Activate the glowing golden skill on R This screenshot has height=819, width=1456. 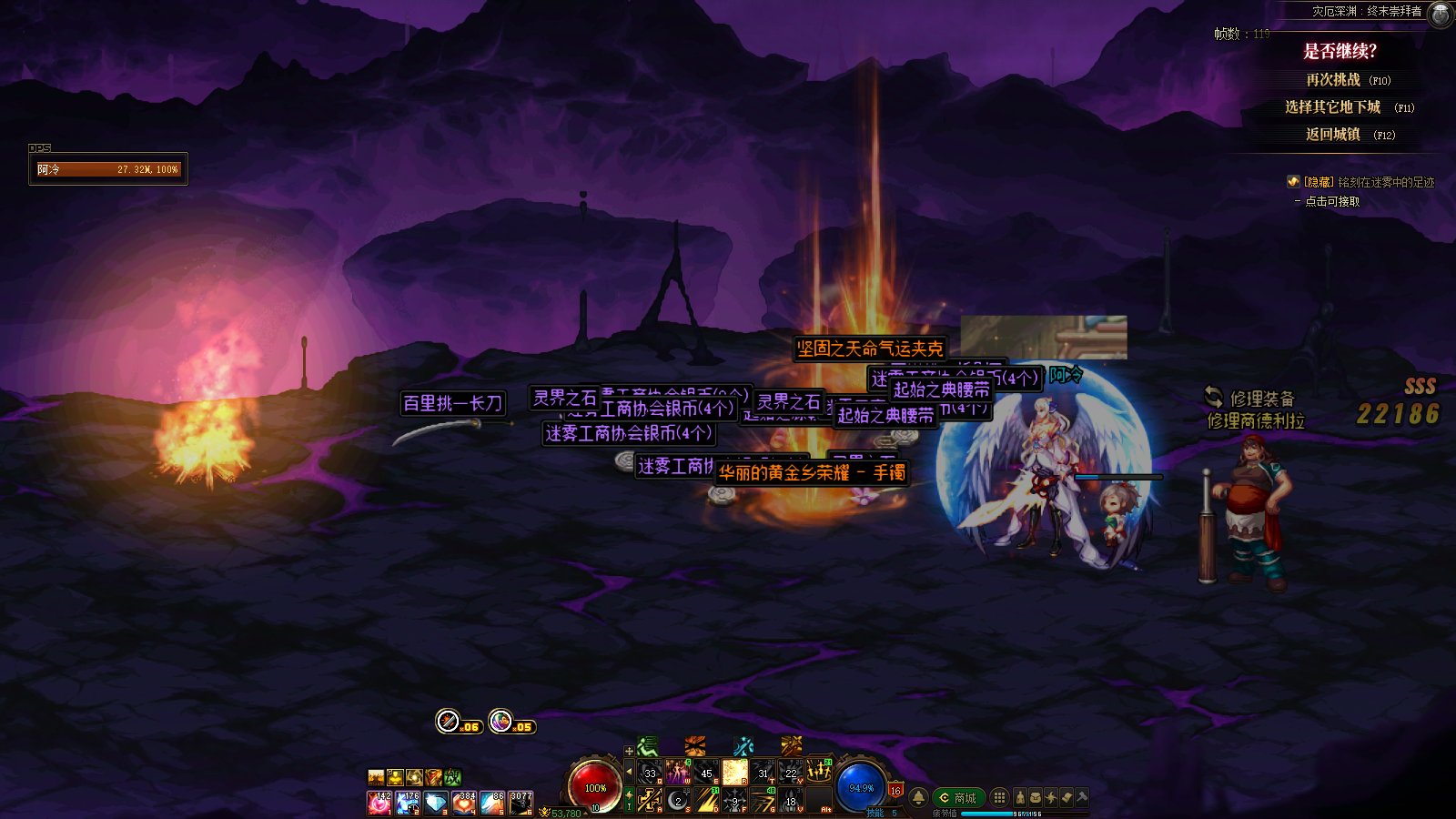pyautogui.click(x=734, y=773)
